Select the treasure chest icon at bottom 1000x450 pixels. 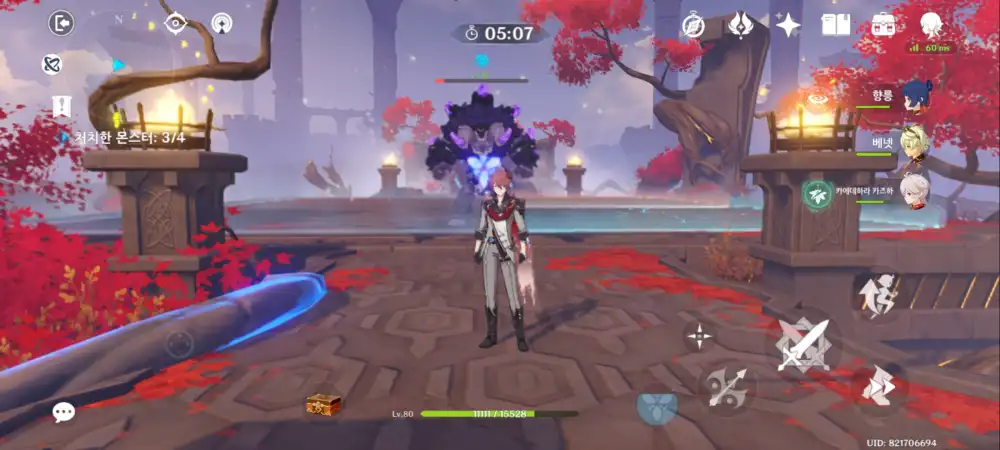pos(323,404)
